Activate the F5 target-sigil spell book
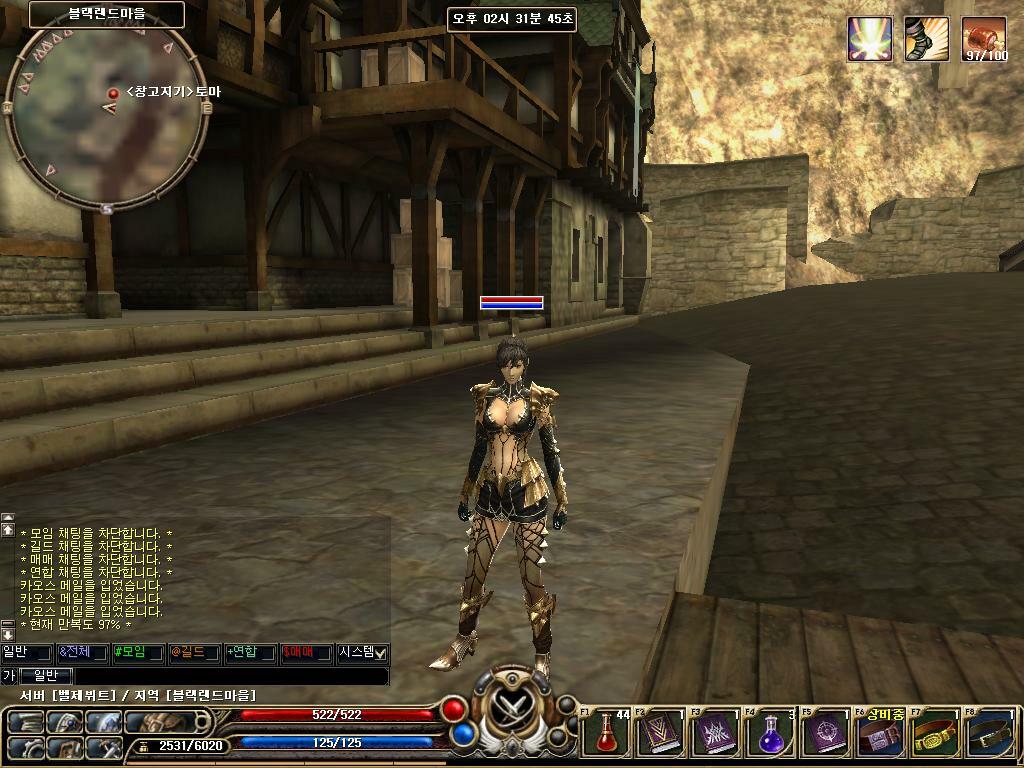1024x768 pixels. click(x=826, y=733)
